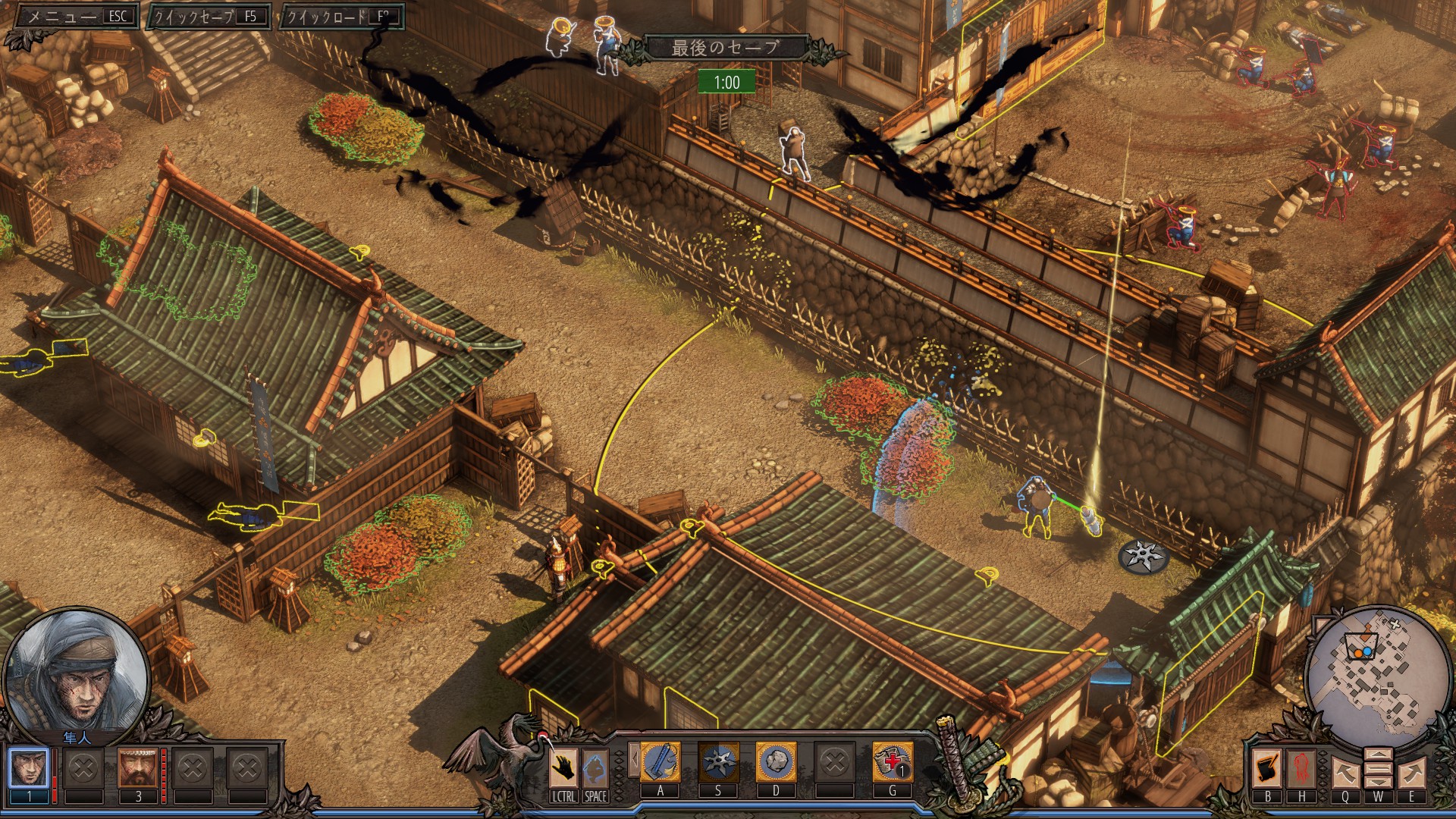Click the zoom-out down triangle button

[1378, 781]
